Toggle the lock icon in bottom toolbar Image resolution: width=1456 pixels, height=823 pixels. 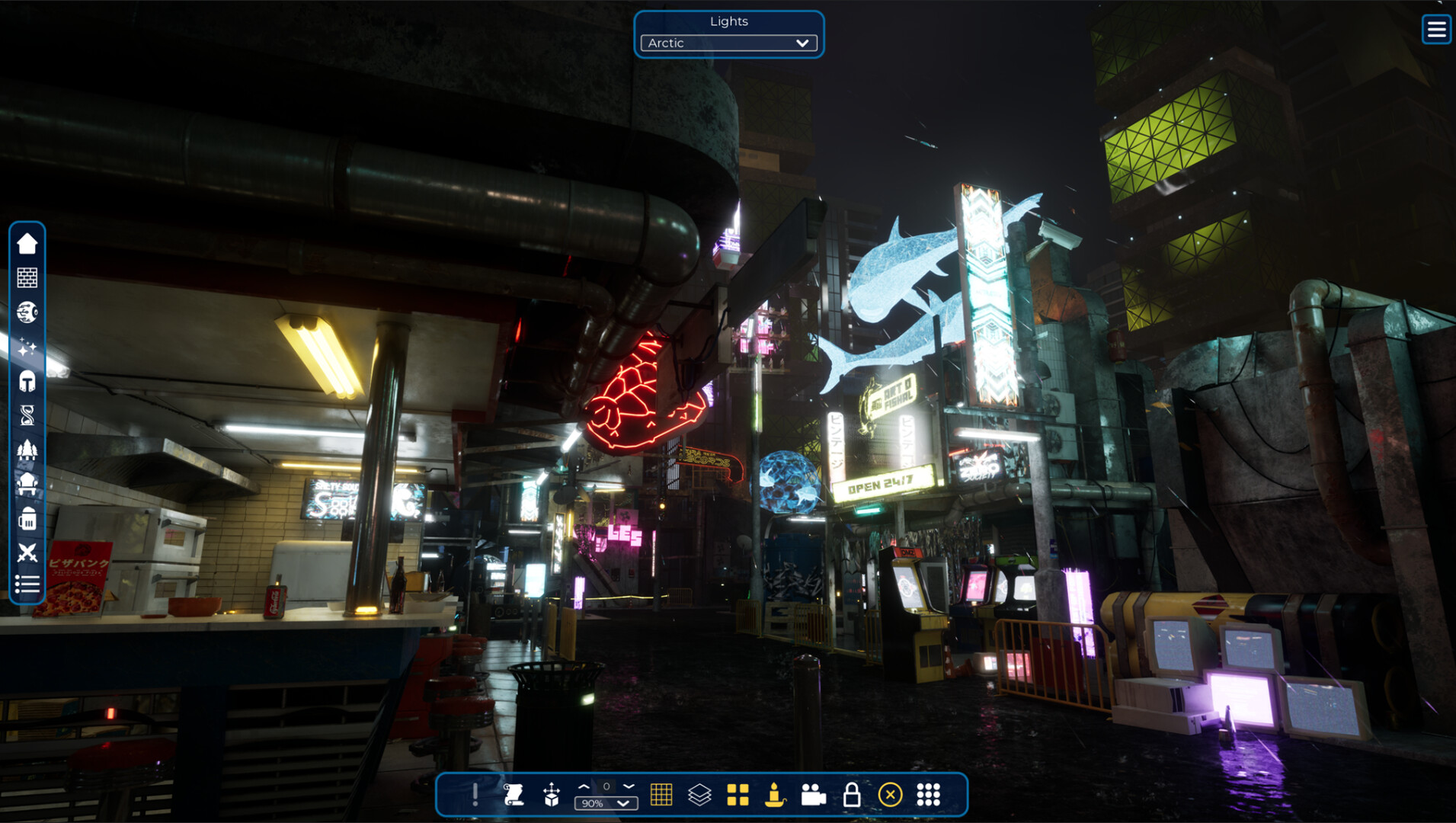click(851, 795)
